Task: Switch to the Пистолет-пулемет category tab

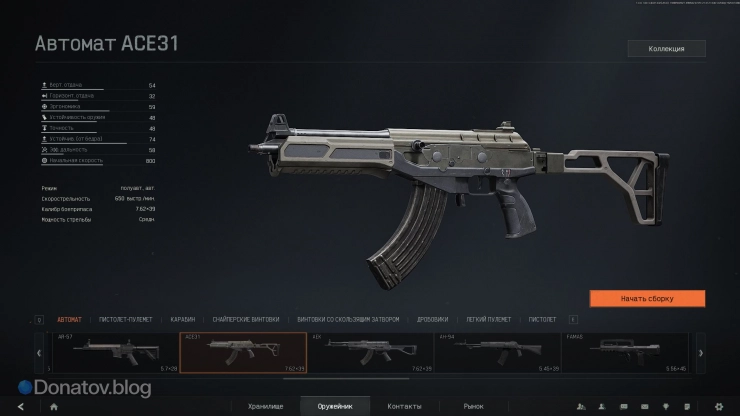Action: (125, 320)
